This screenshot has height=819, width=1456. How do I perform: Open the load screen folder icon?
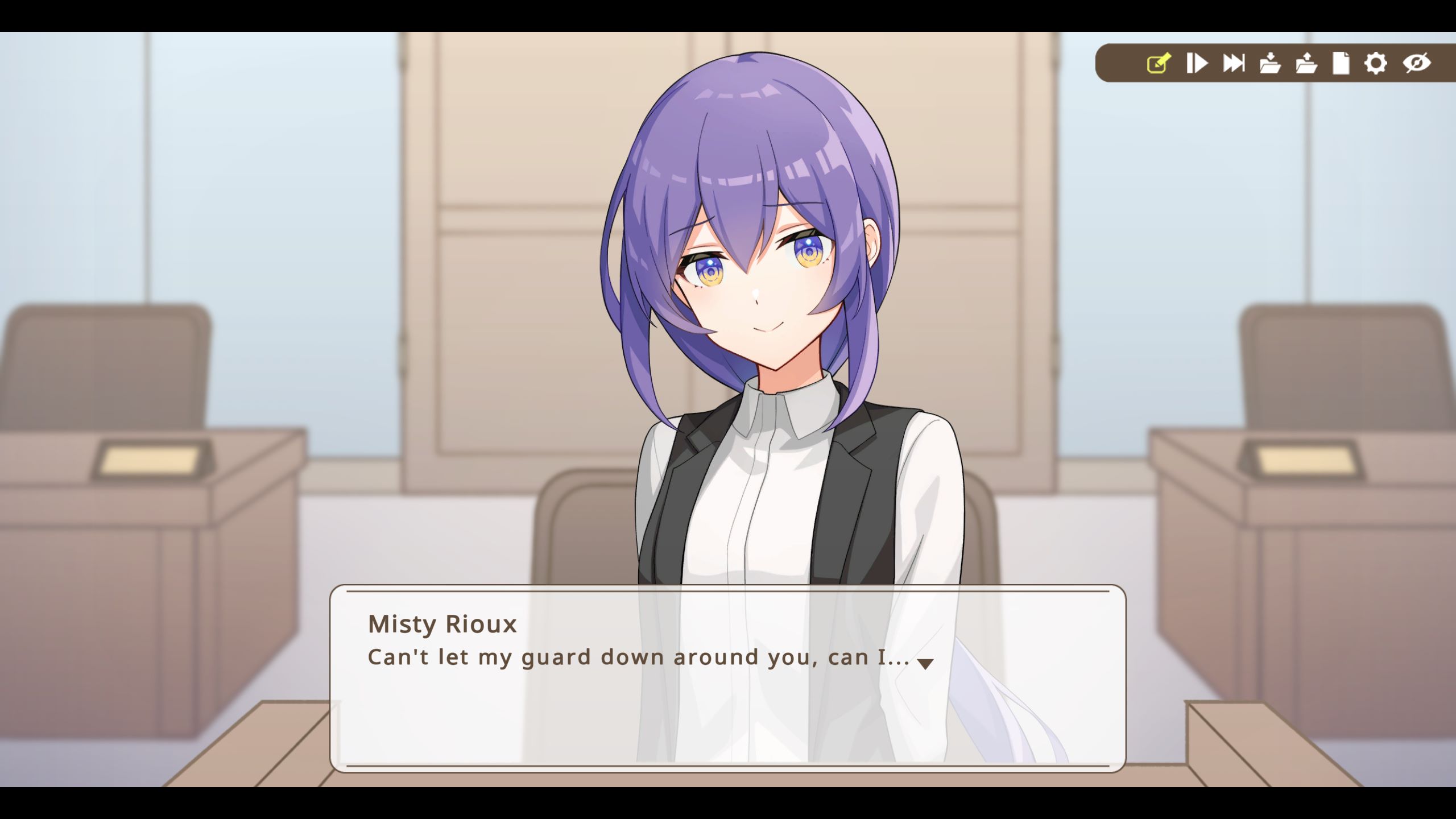pyautogui.click(x=1306, y=64)
